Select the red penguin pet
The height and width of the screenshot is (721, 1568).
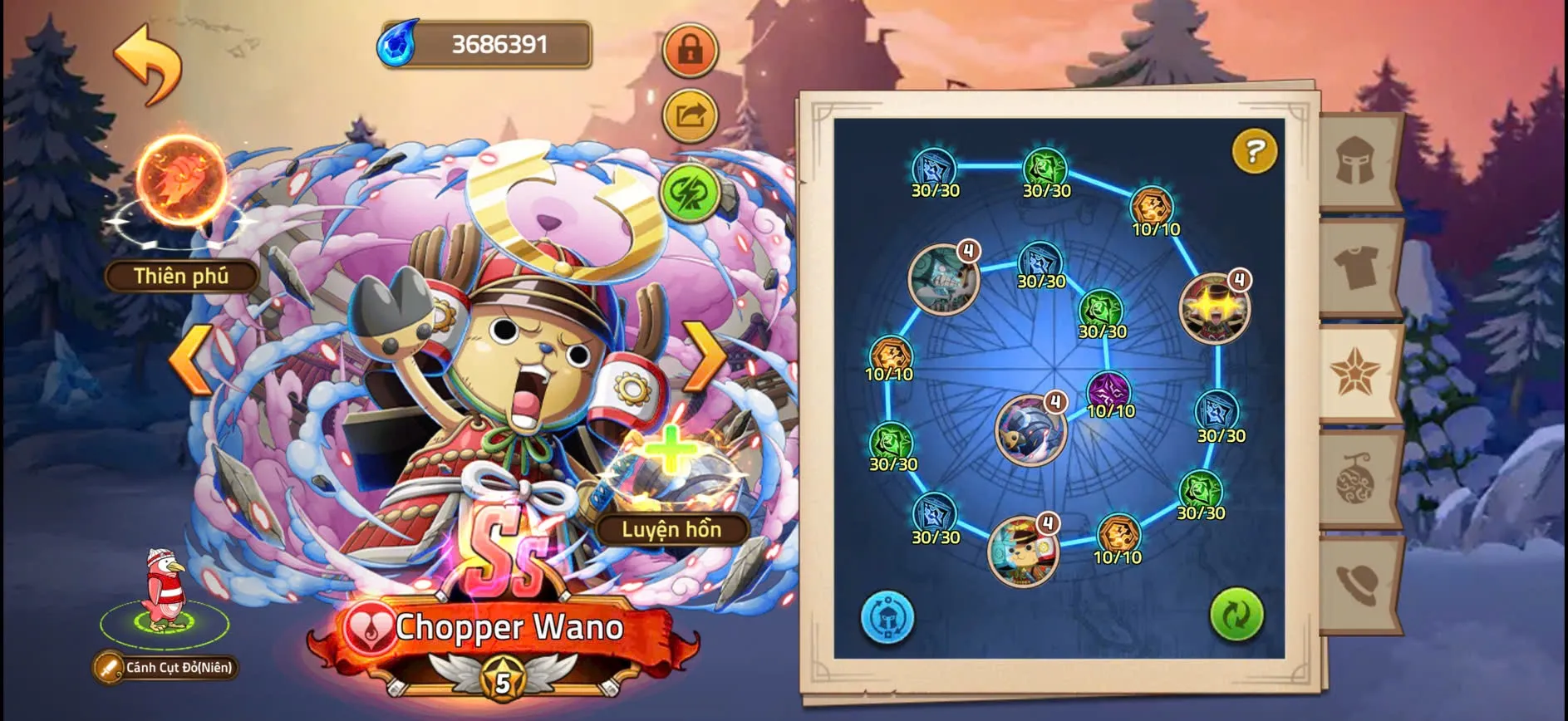click(164, 590)
